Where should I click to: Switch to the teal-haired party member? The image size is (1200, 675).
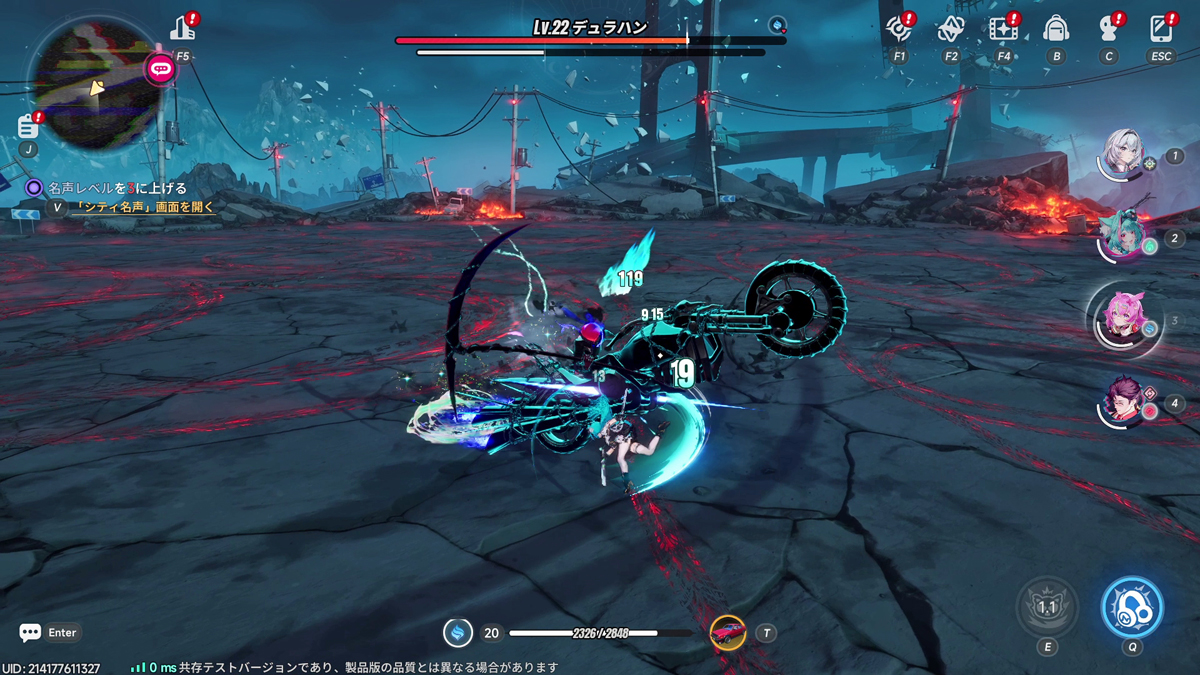[x=1123, y=237]
